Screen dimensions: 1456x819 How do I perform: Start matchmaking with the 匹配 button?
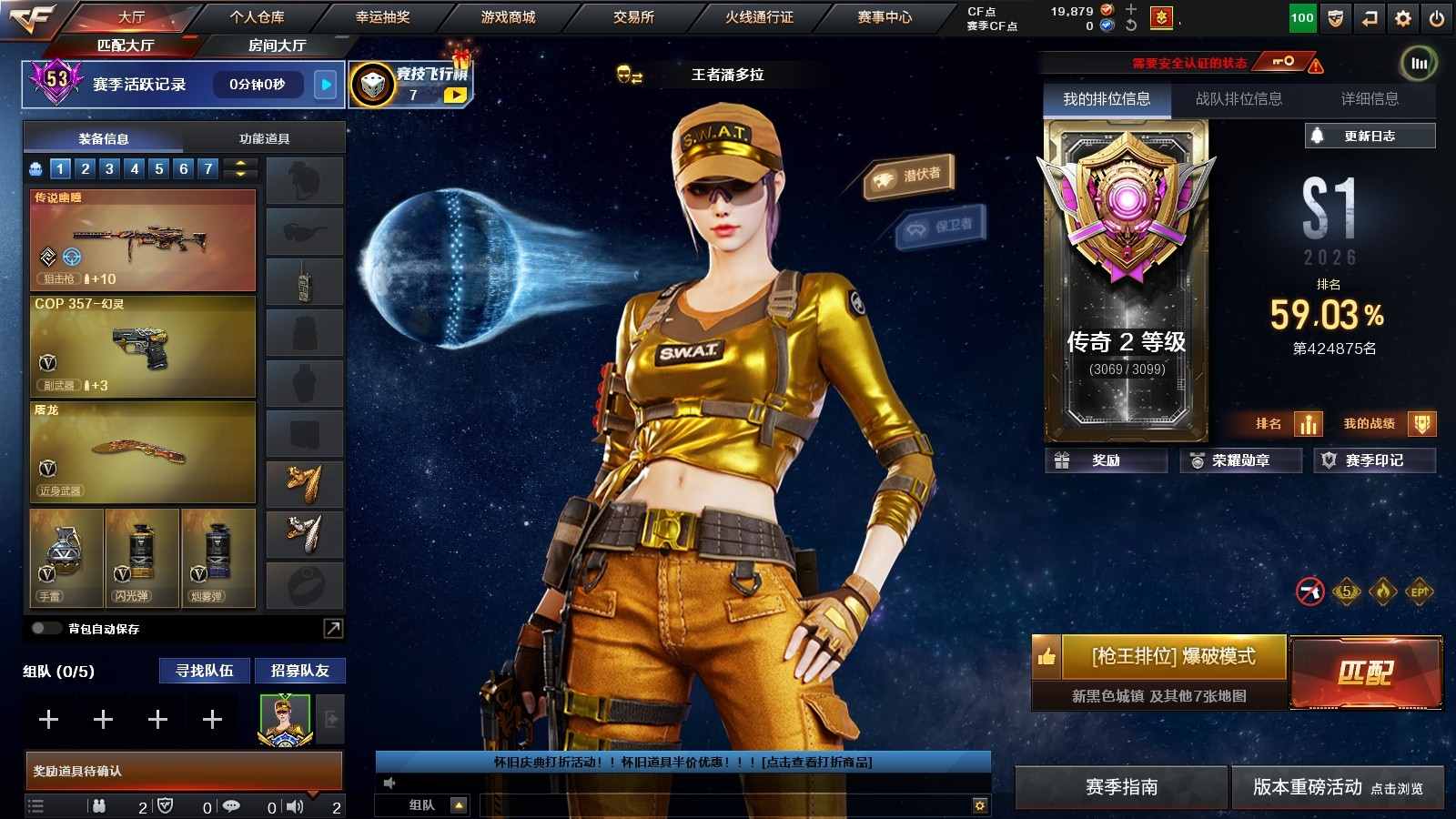coord(1366,672)
